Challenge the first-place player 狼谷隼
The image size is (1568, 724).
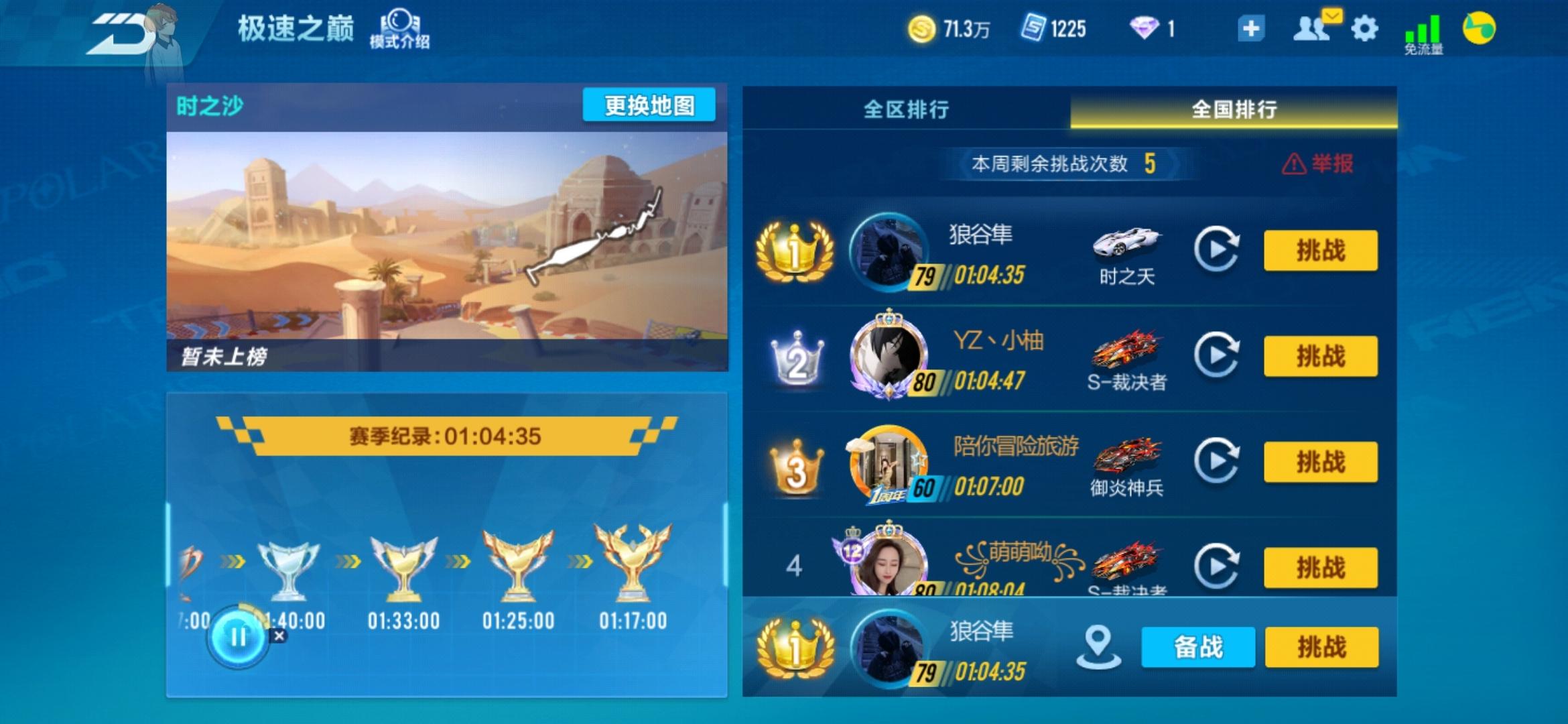click(1320, 251)
